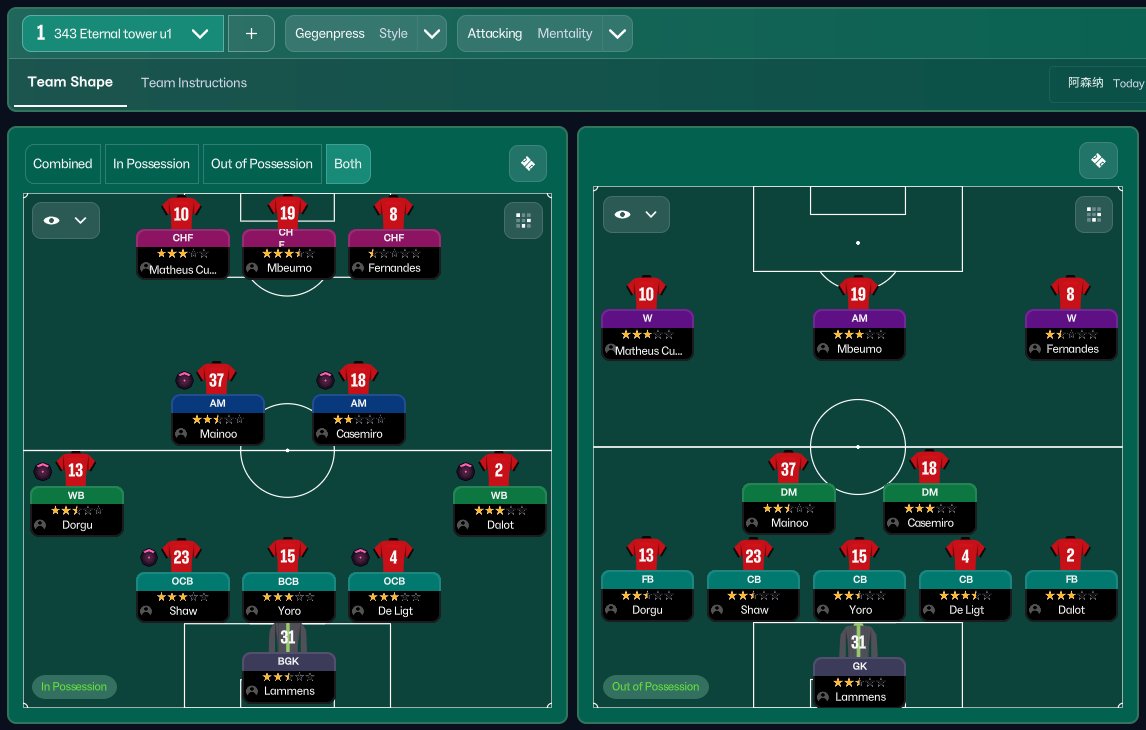
Task: Select Dalot's WB player card
Action: click(499, 510)
